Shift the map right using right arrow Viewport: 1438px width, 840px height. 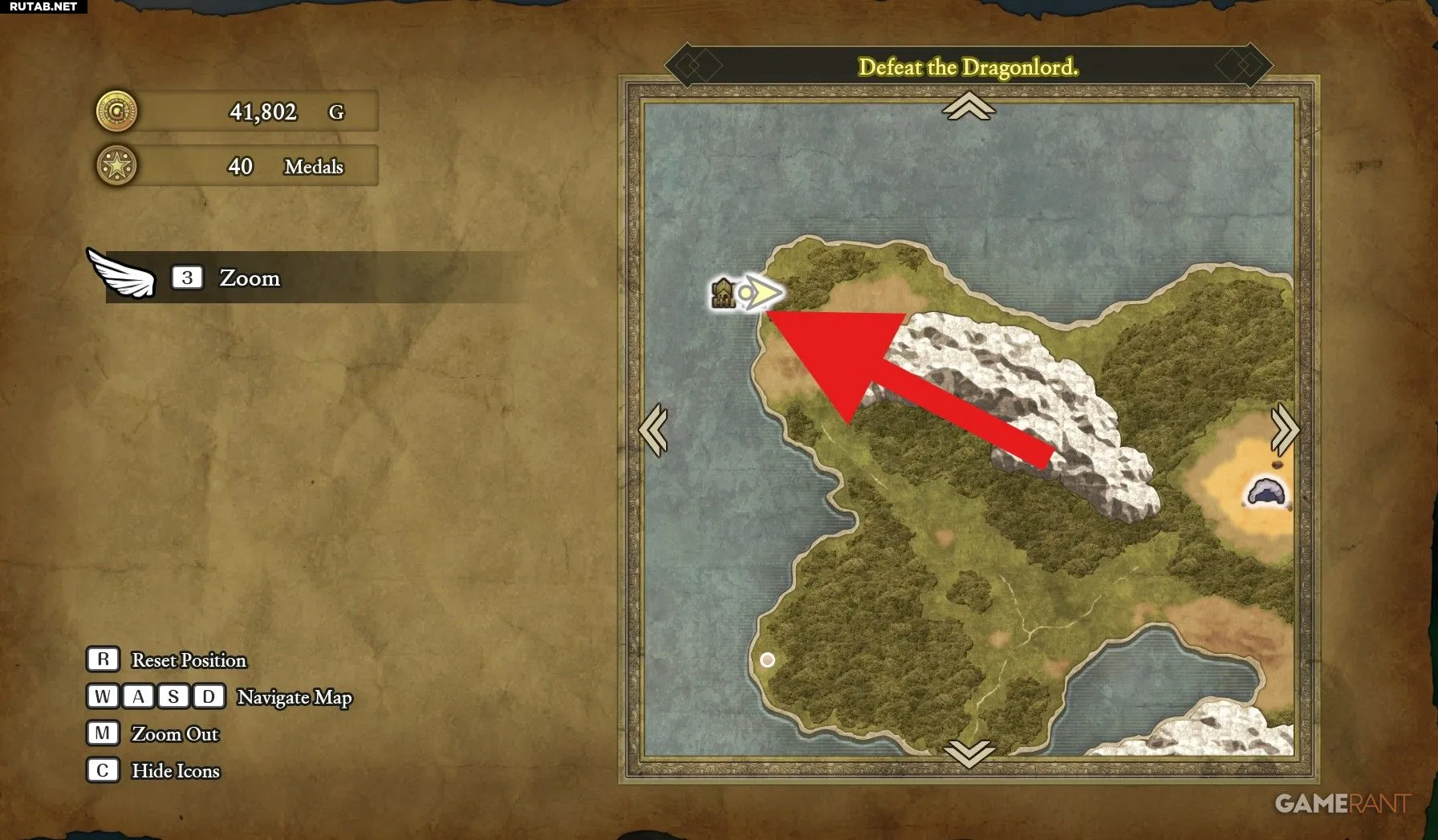[1284, 430]
